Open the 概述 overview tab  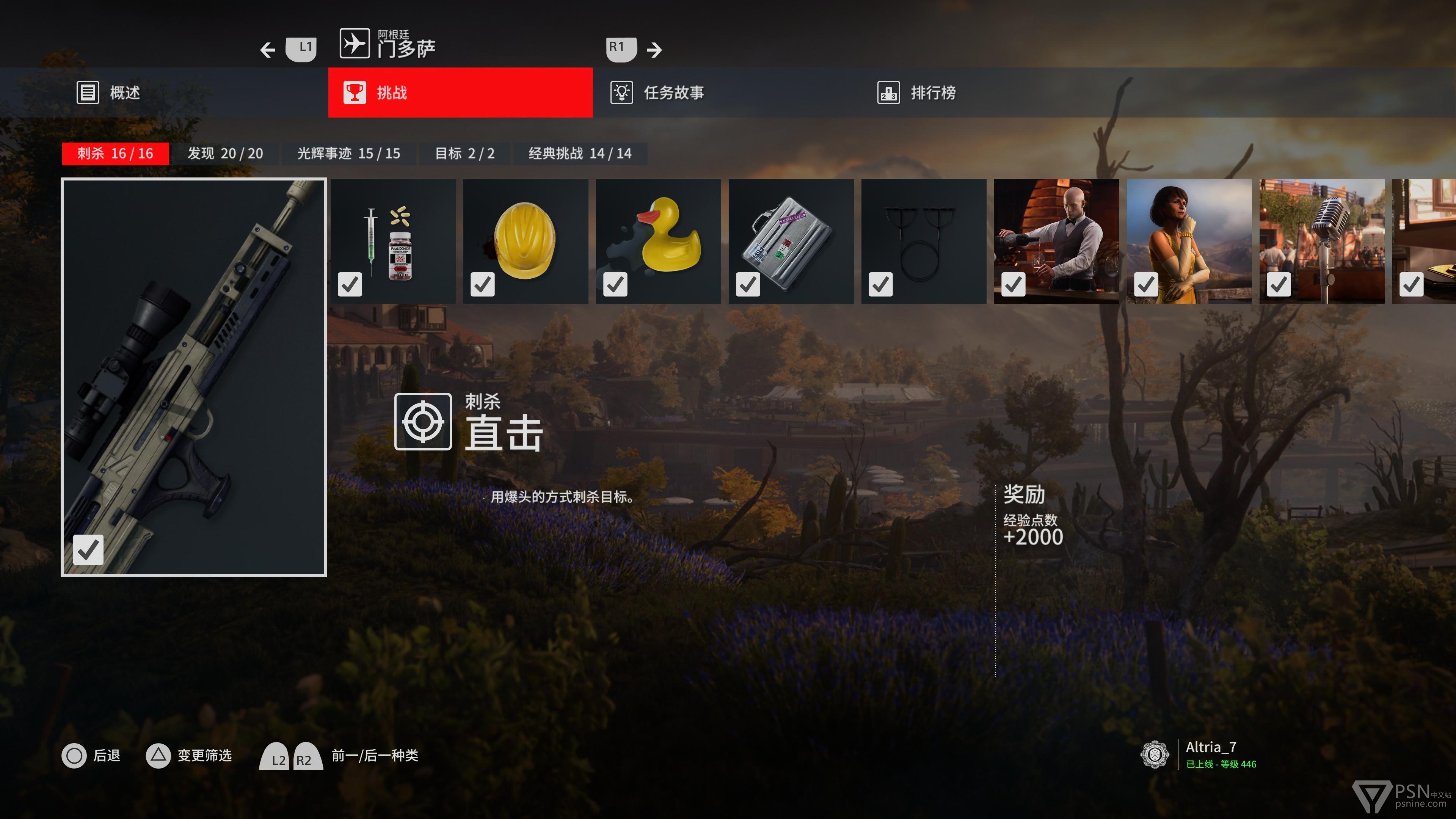[108, 93]
